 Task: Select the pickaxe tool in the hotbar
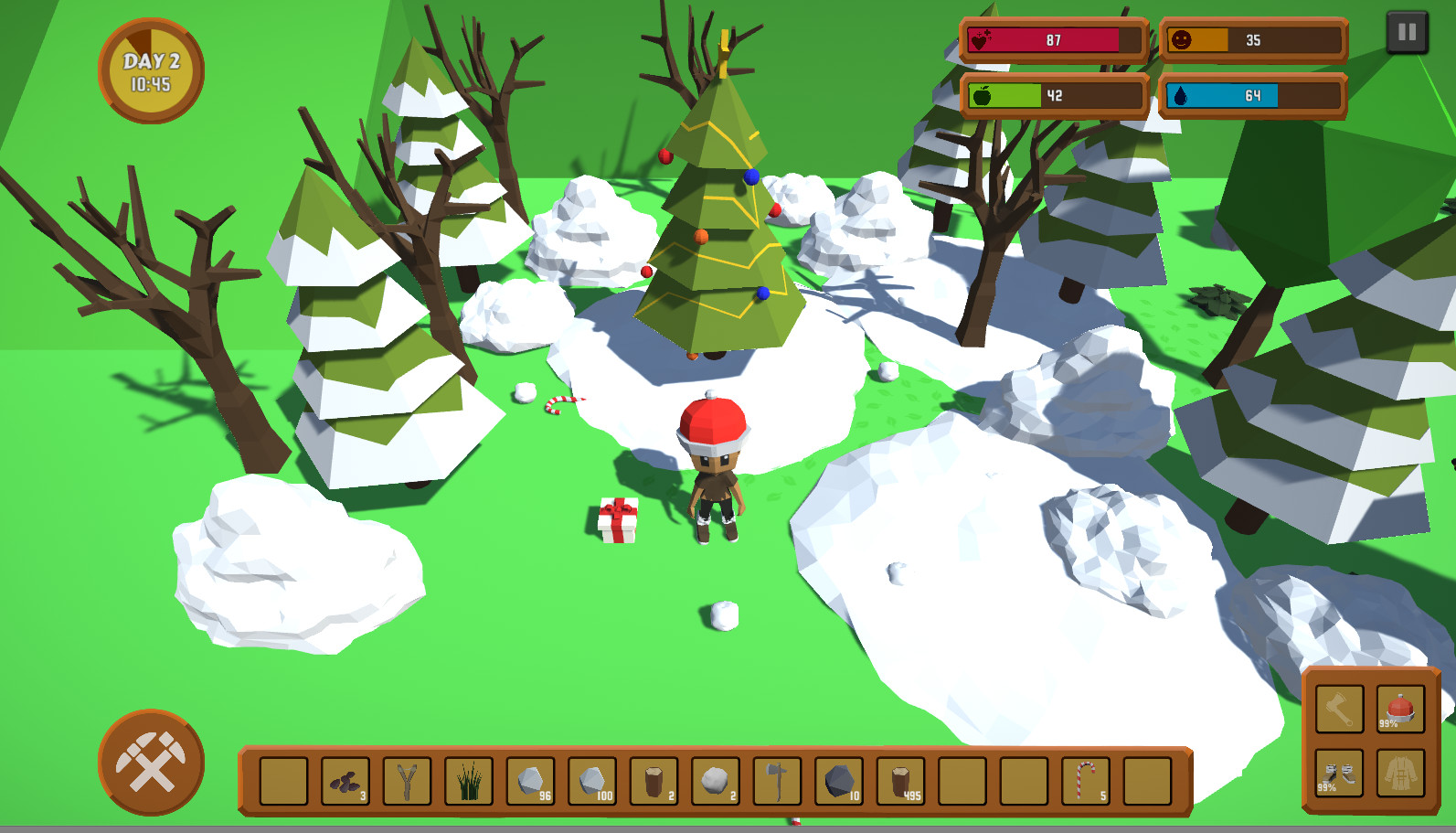[x=778, y=782]
